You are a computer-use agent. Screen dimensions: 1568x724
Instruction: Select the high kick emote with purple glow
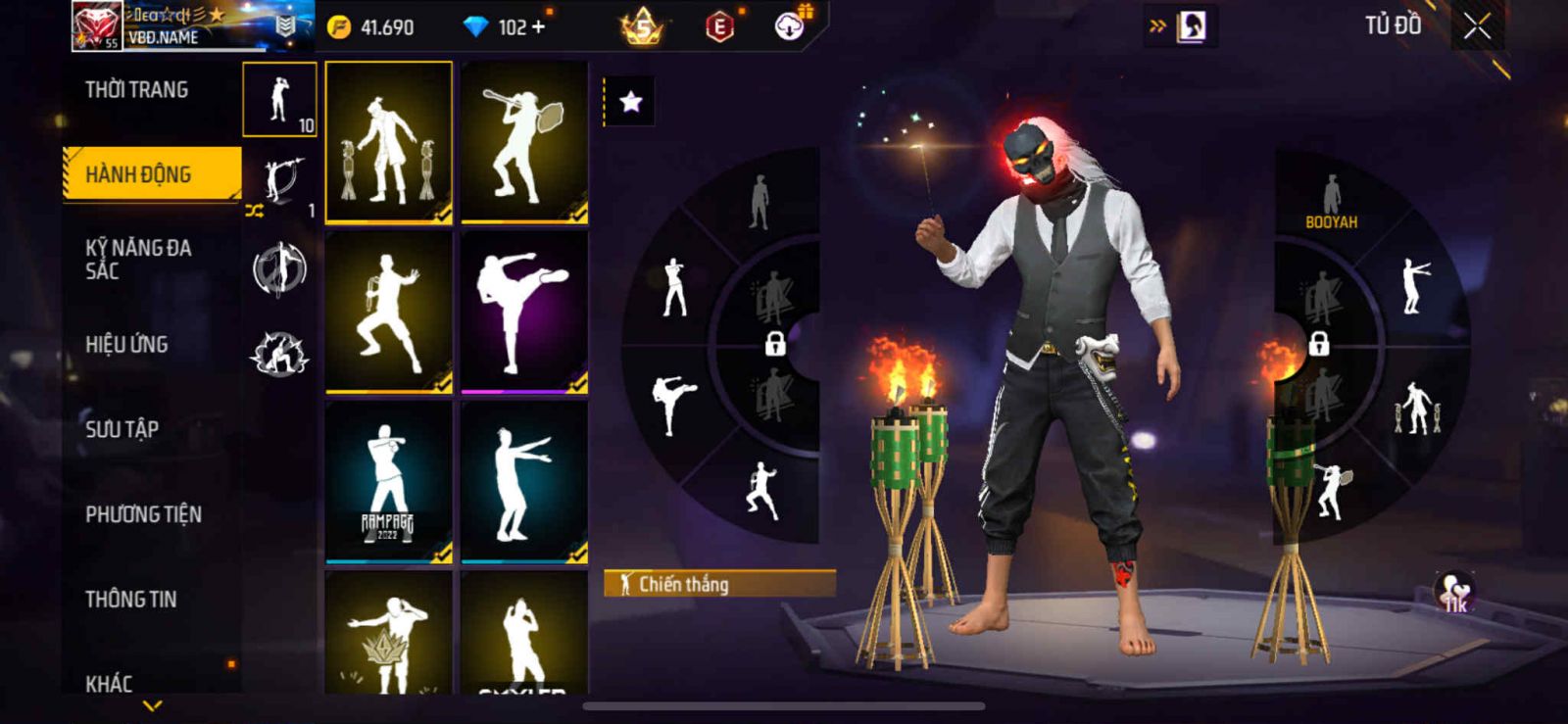[524, 312]
